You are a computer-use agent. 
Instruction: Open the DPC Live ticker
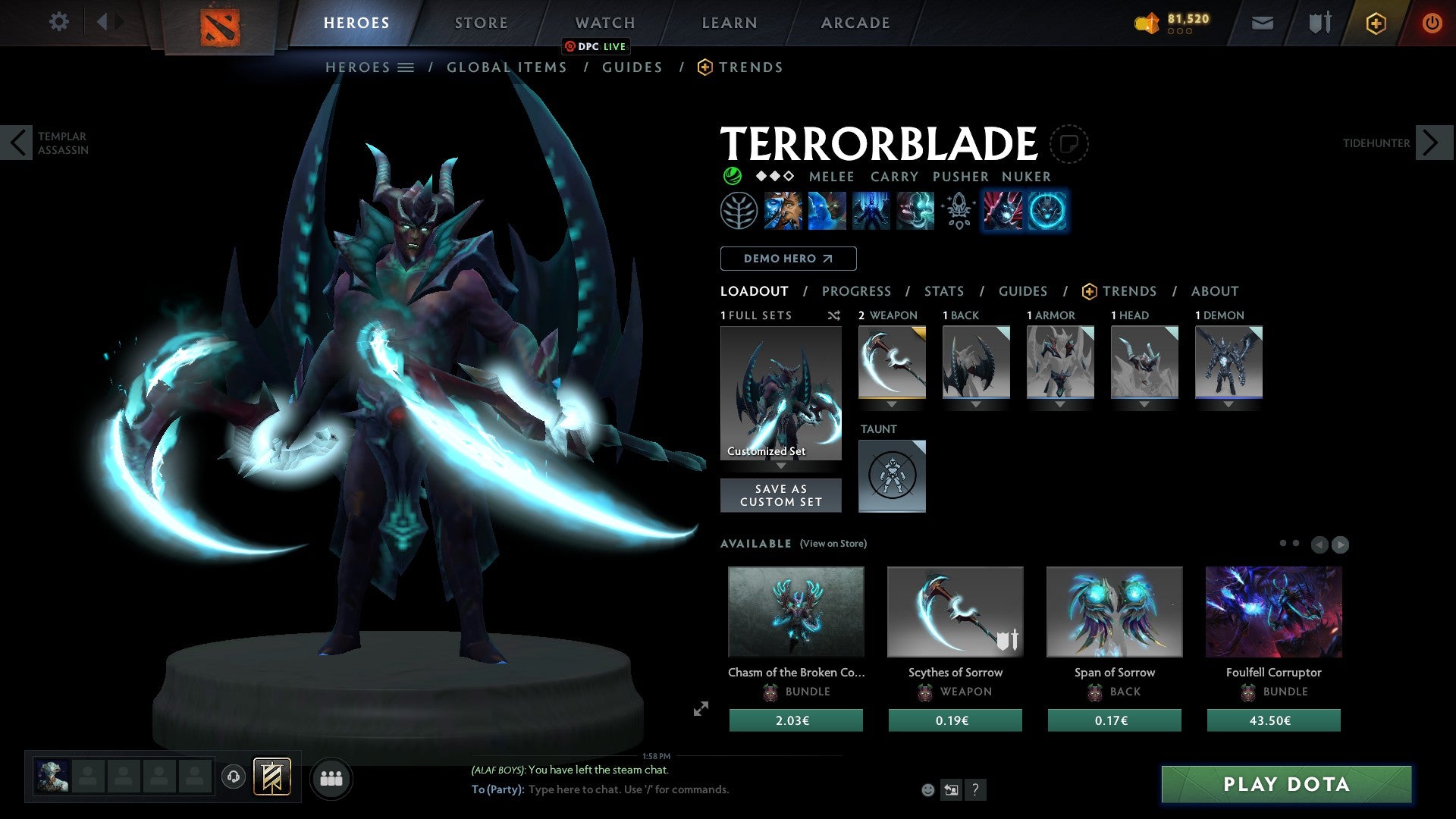tap(596, 46)
